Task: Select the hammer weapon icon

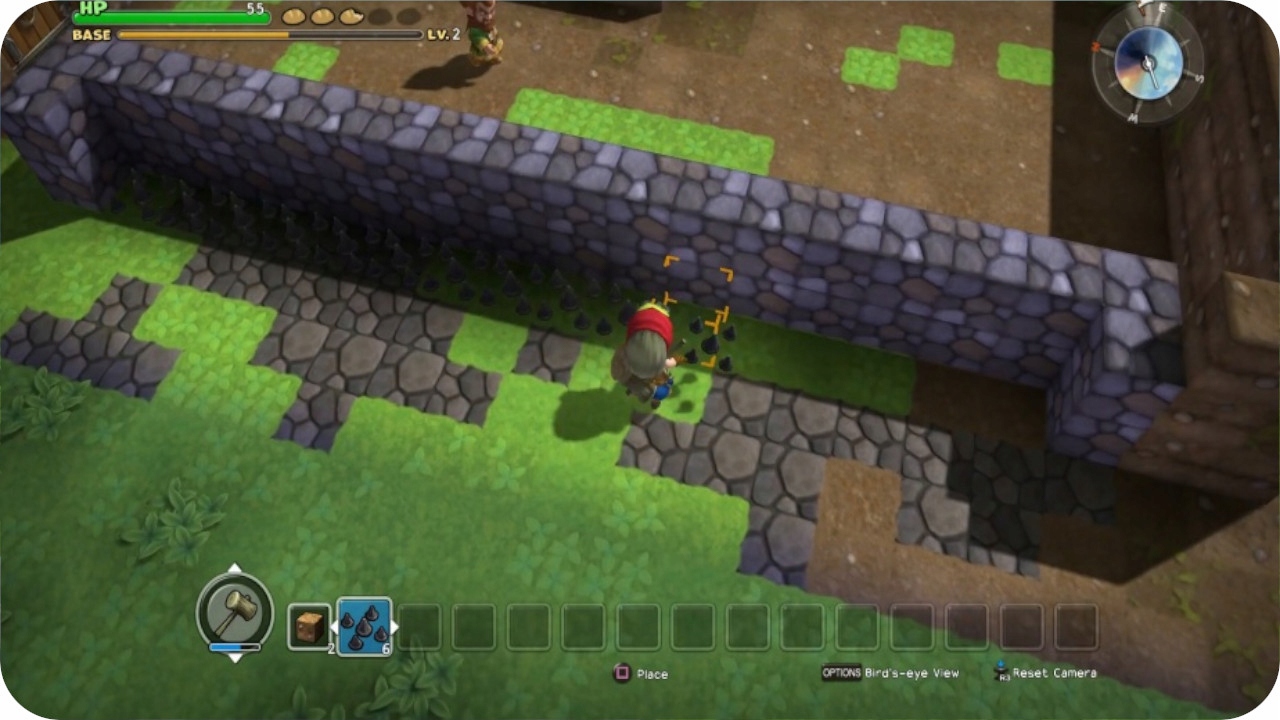Action: [x=234, y=608]
